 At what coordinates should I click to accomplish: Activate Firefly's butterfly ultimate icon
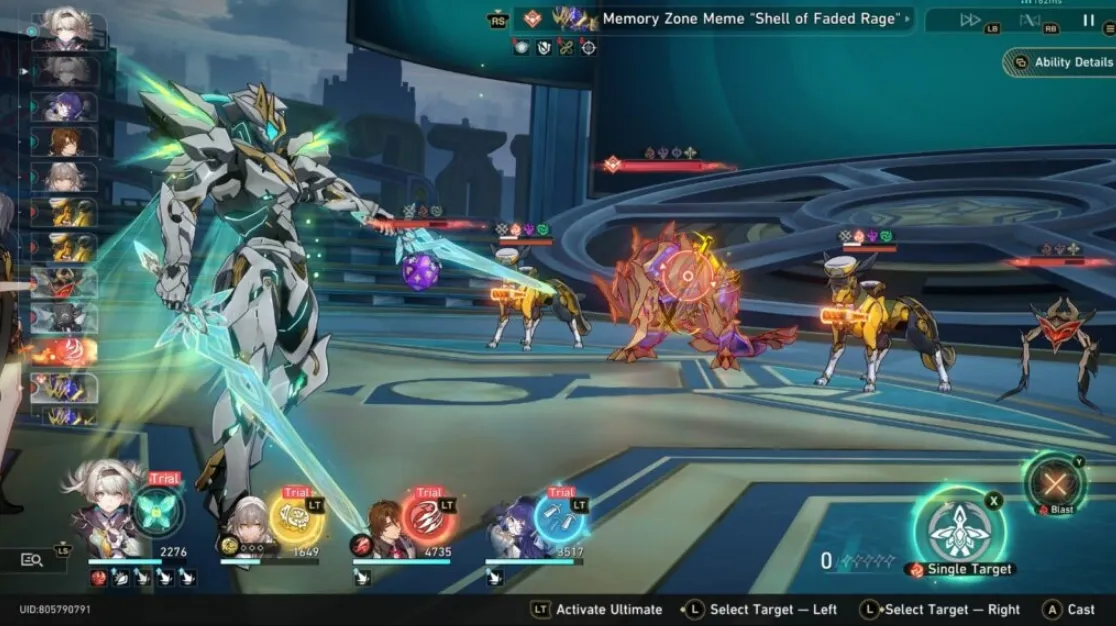158,510
